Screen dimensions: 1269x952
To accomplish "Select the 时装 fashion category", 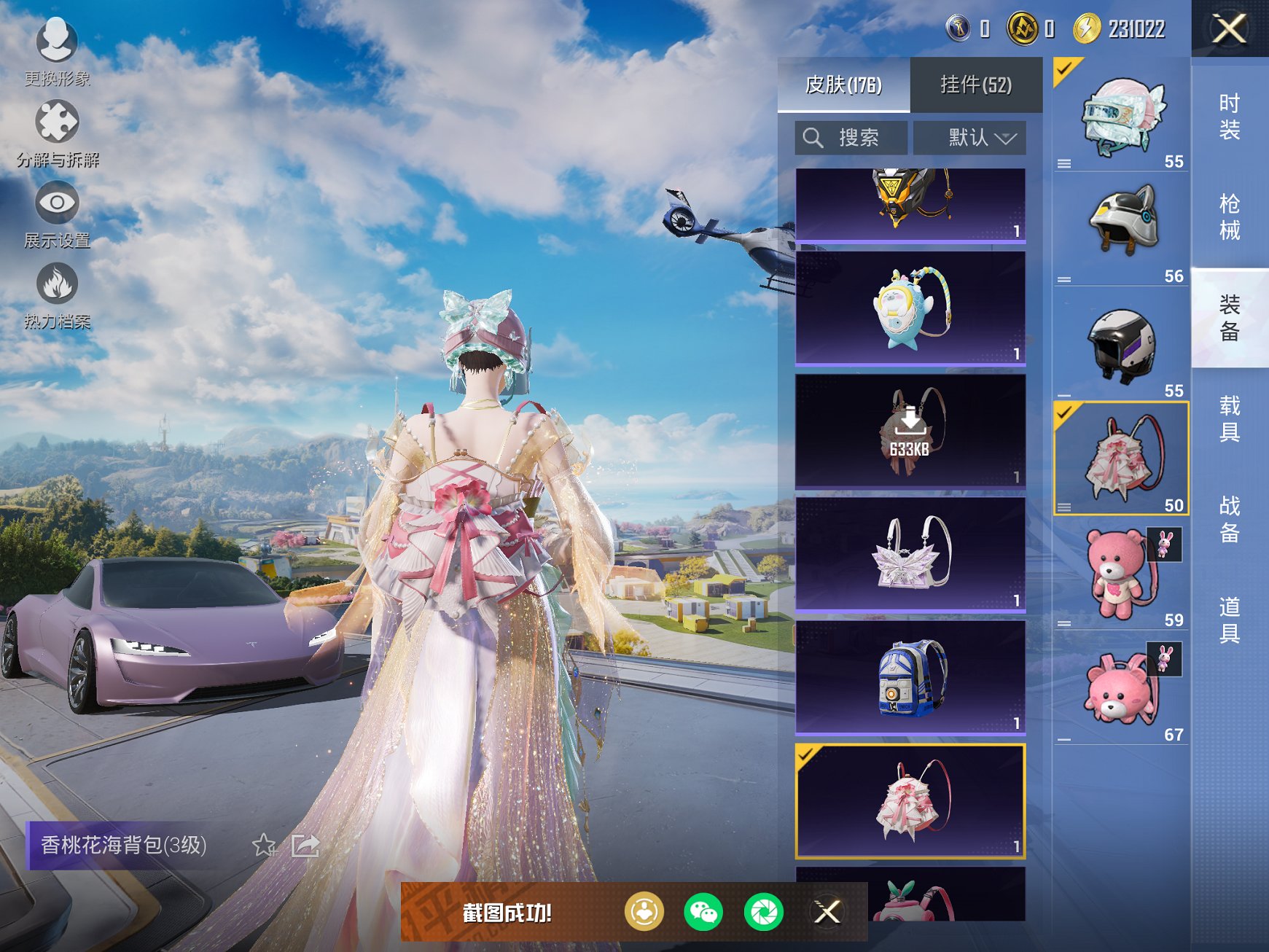I will point(1229,117).
